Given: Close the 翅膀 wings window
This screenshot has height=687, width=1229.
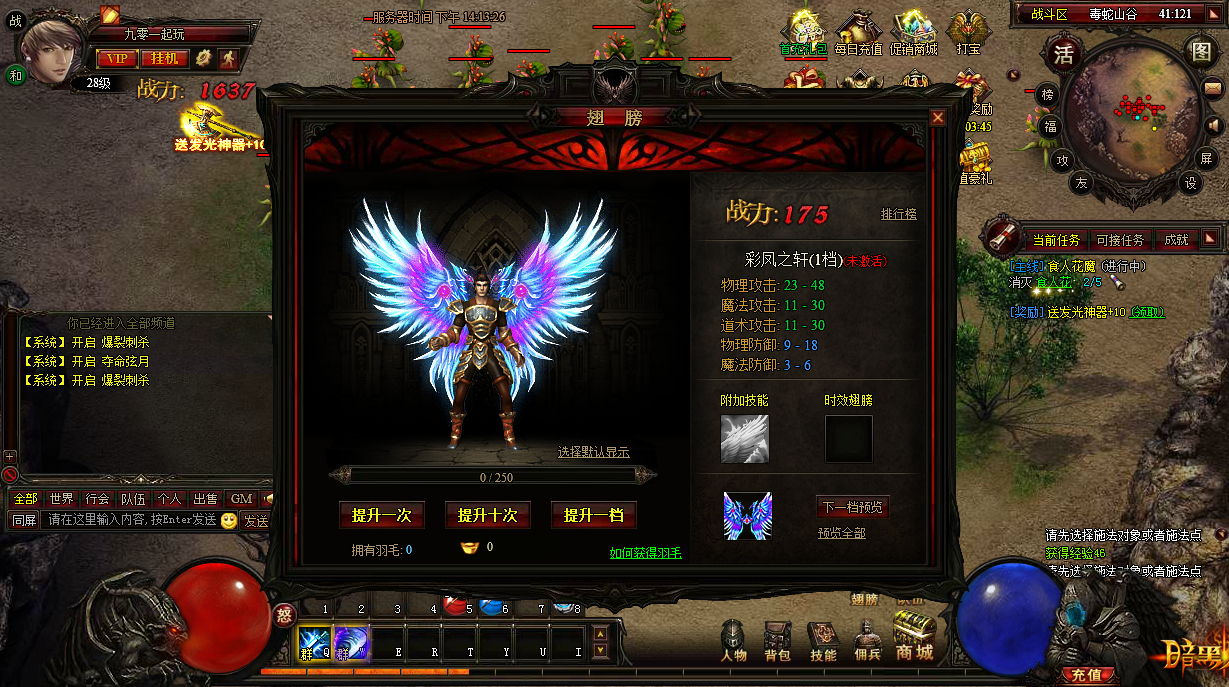Looking at the screenshot, I should [x=937, y=118].
